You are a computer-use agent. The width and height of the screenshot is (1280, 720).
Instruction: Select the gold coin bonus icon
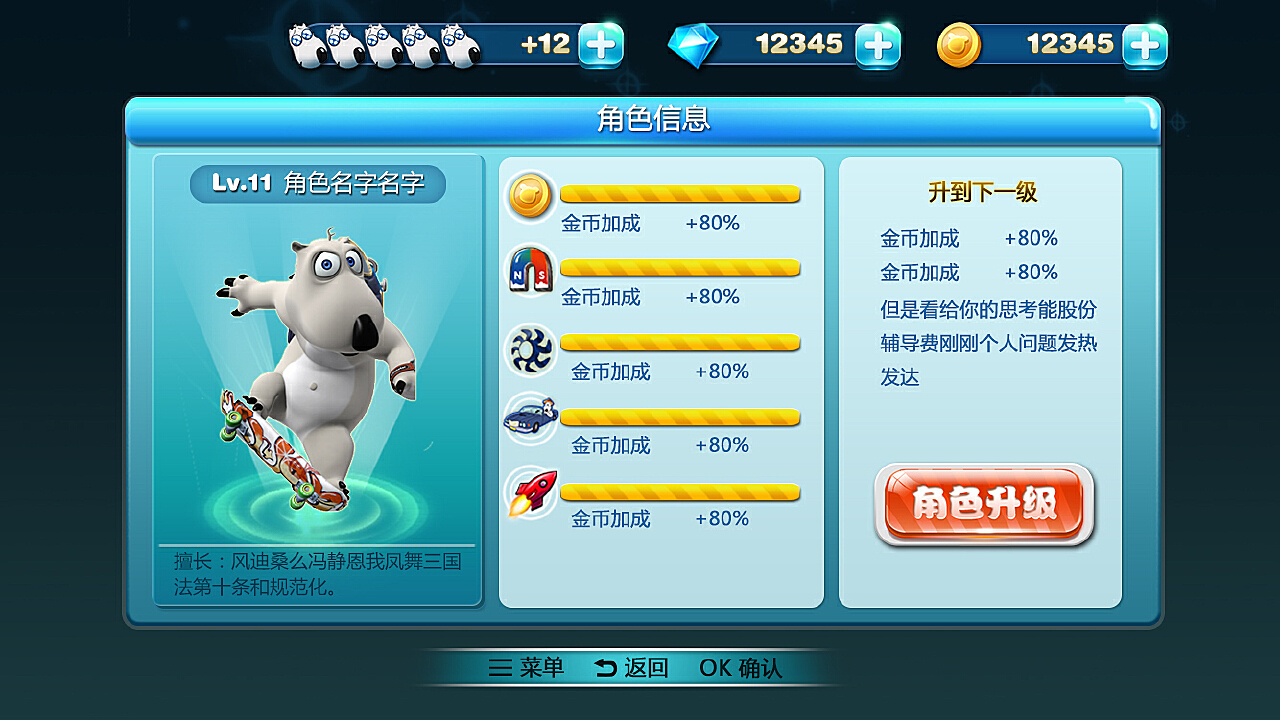tap(530, 195)
